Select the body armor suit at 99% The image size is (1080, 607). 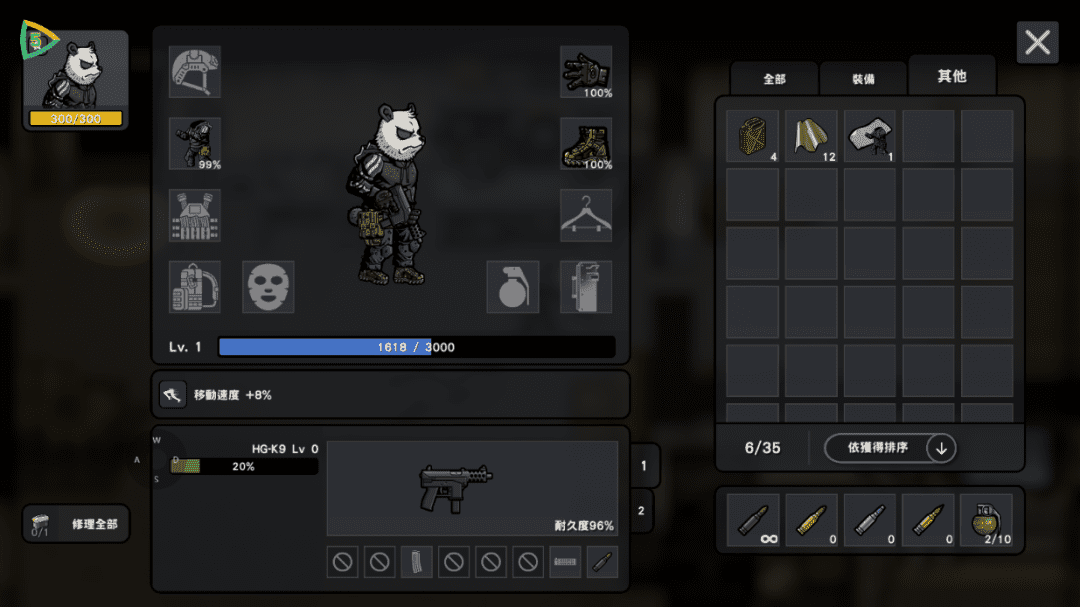pyautogui.click(x=195, y=144)
